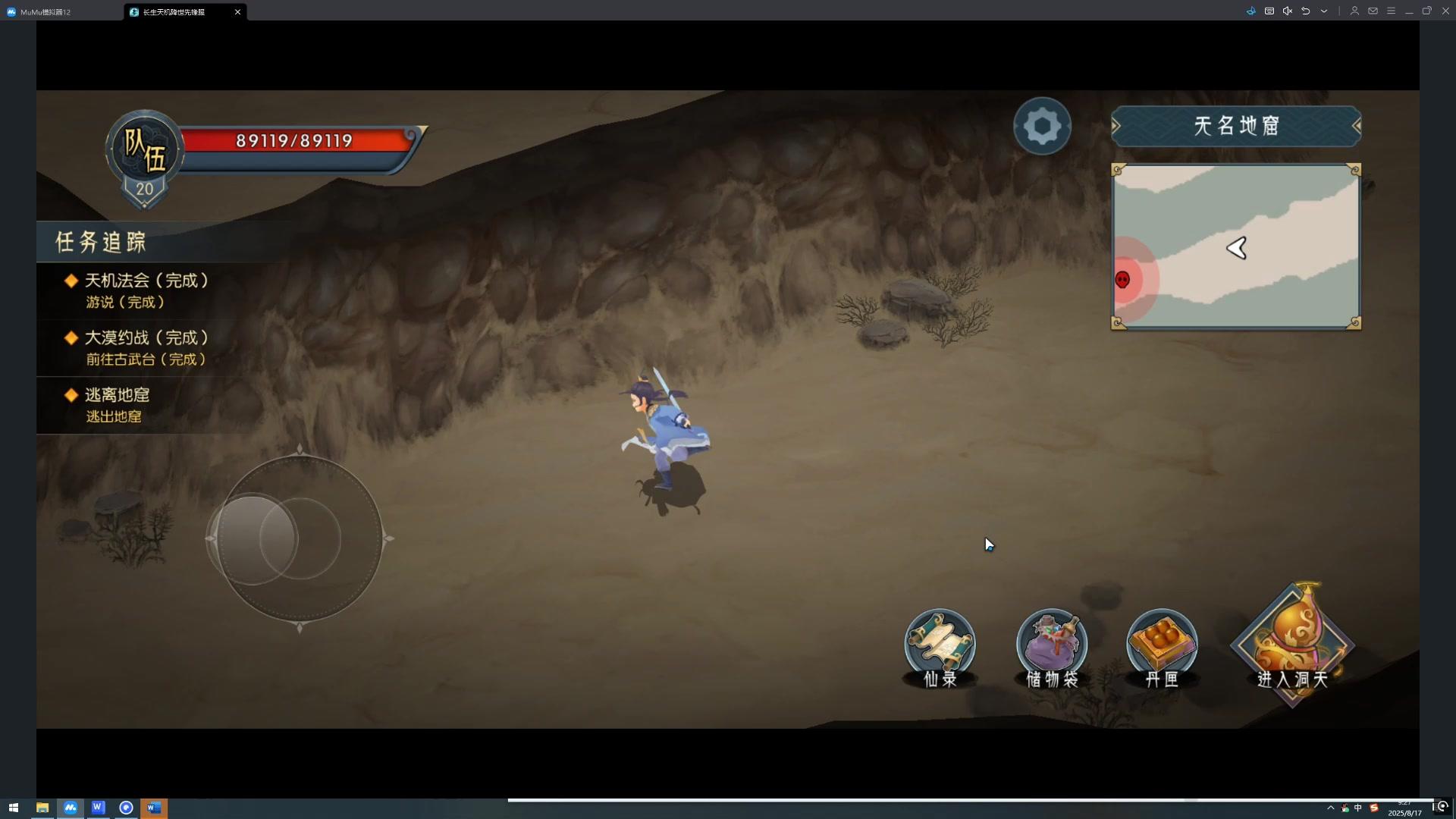This screenshot has height=819, width=1456.
Task: Select the 逃离地窟 quest entry
Action: (x=118, y=404)
